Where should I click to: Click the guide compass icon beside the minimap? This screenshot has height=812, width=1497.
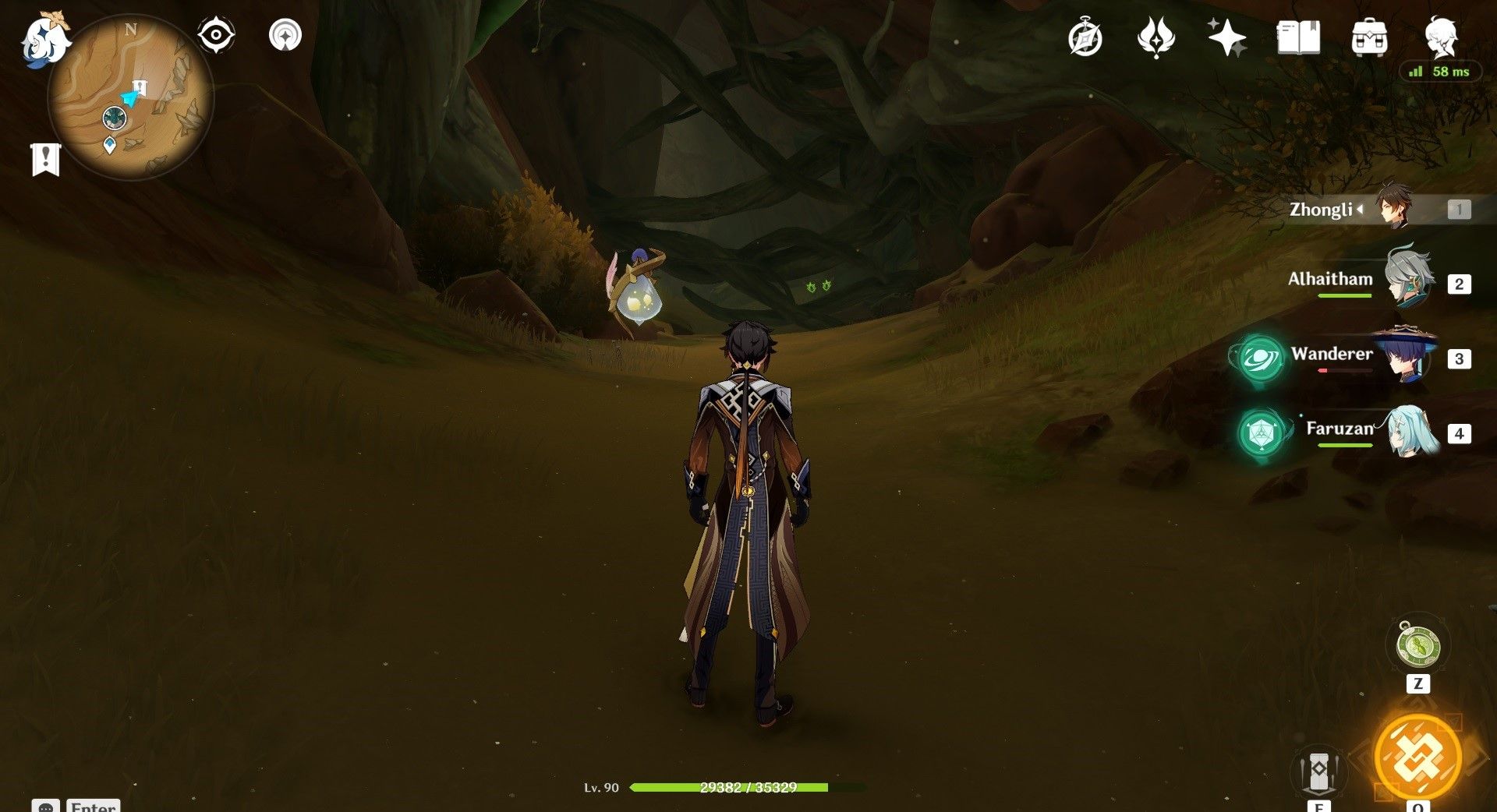pyautogui.click(x=285, y=35)
